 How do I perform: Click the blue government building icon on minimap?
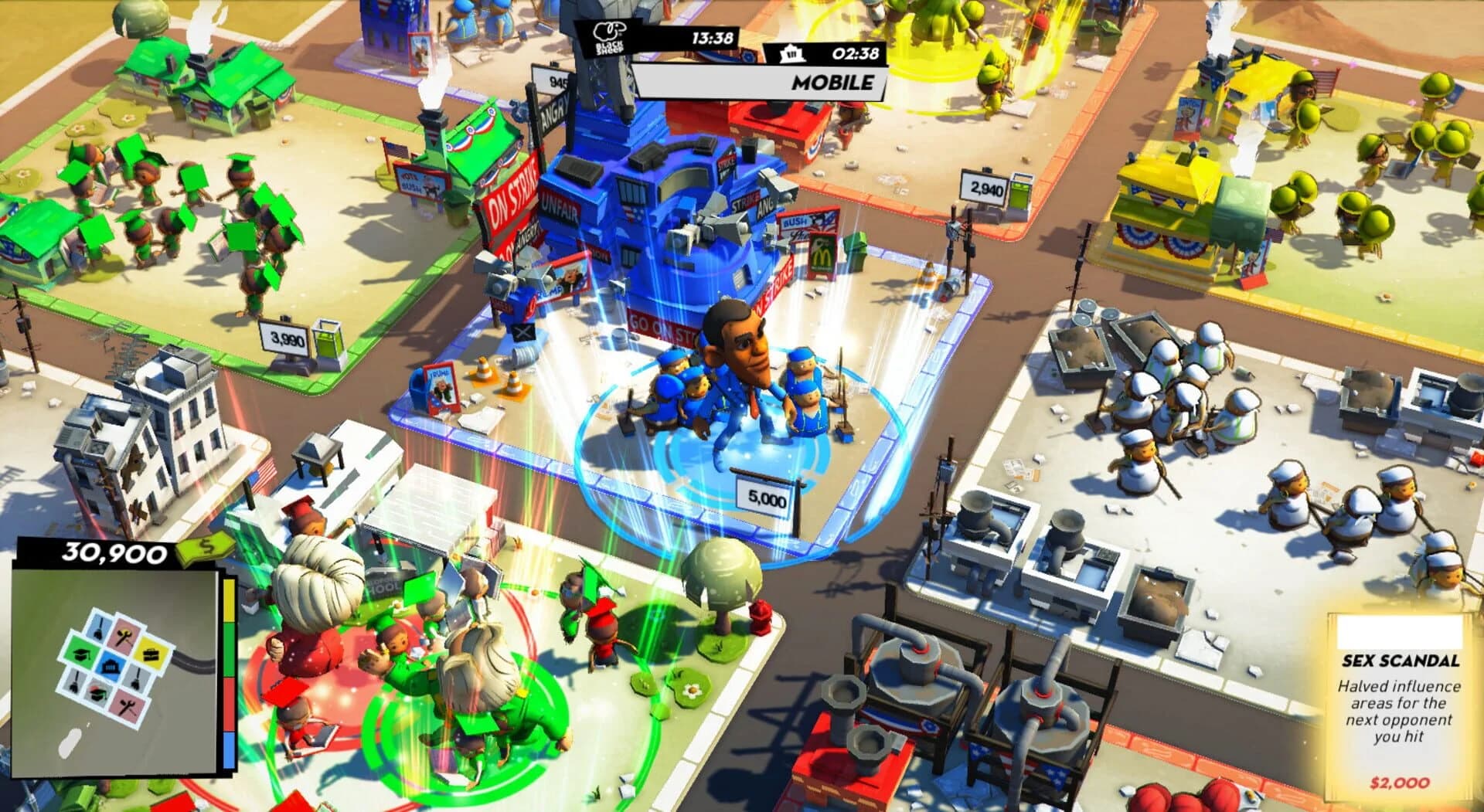(110, 665)
